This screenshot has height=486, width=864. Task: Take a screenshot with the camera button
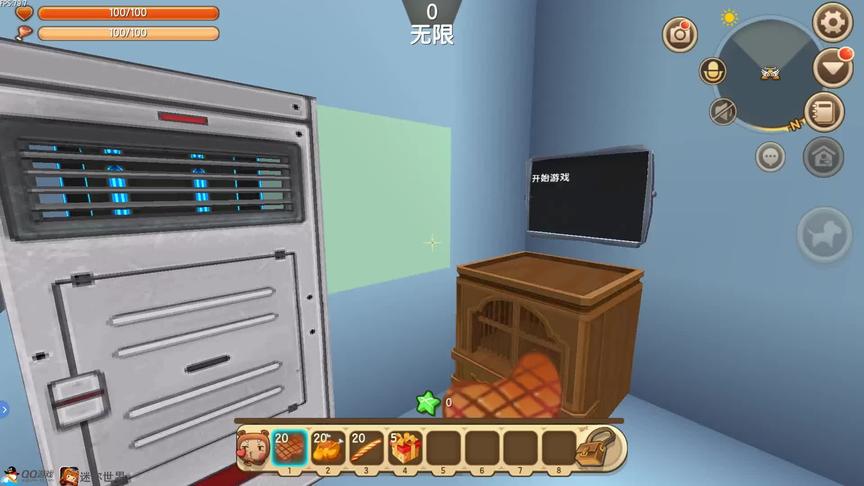[x=680, y=34]
